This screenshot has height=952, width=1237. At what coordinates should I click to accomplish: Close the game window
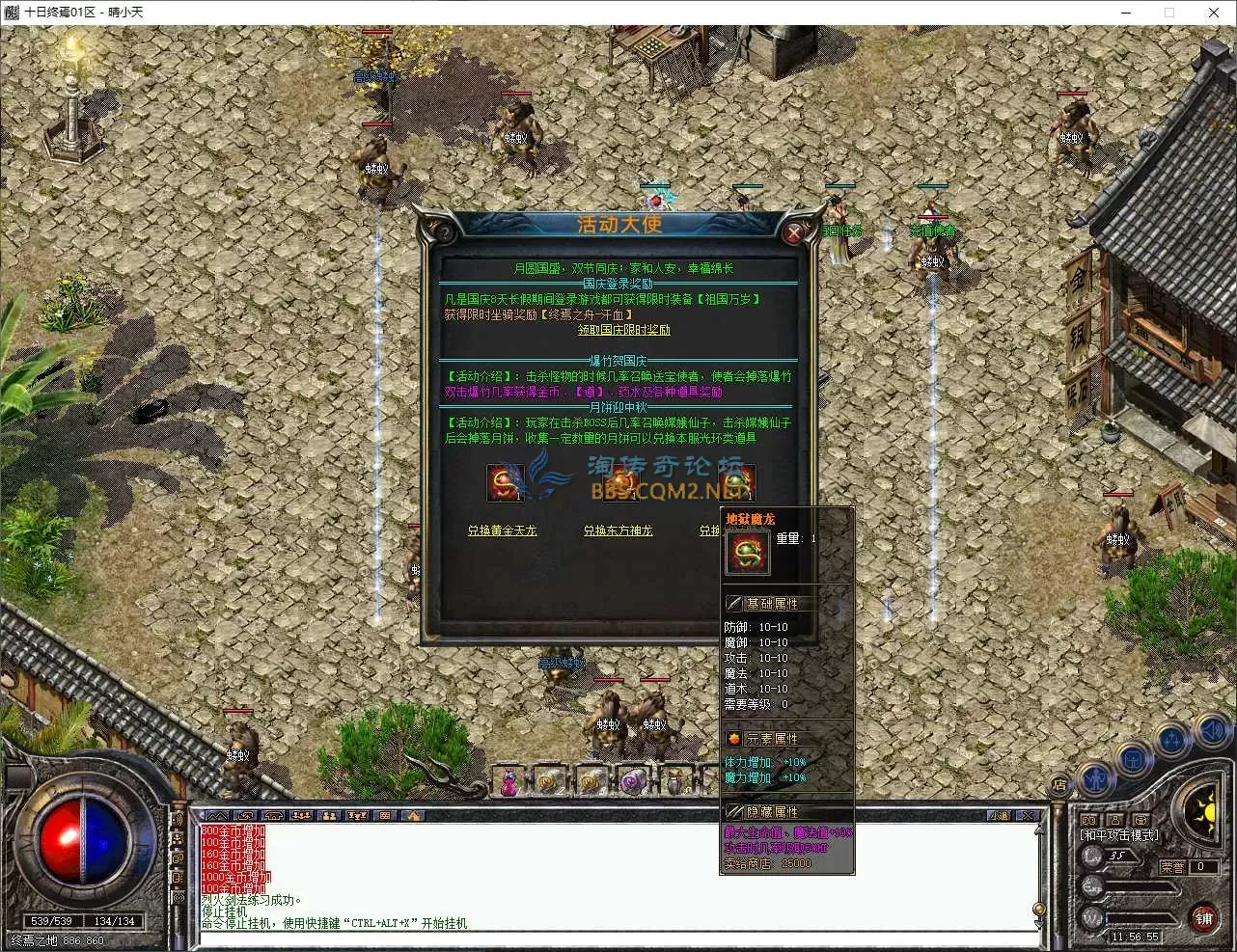pyautogui.click(x=1214, y=13)
